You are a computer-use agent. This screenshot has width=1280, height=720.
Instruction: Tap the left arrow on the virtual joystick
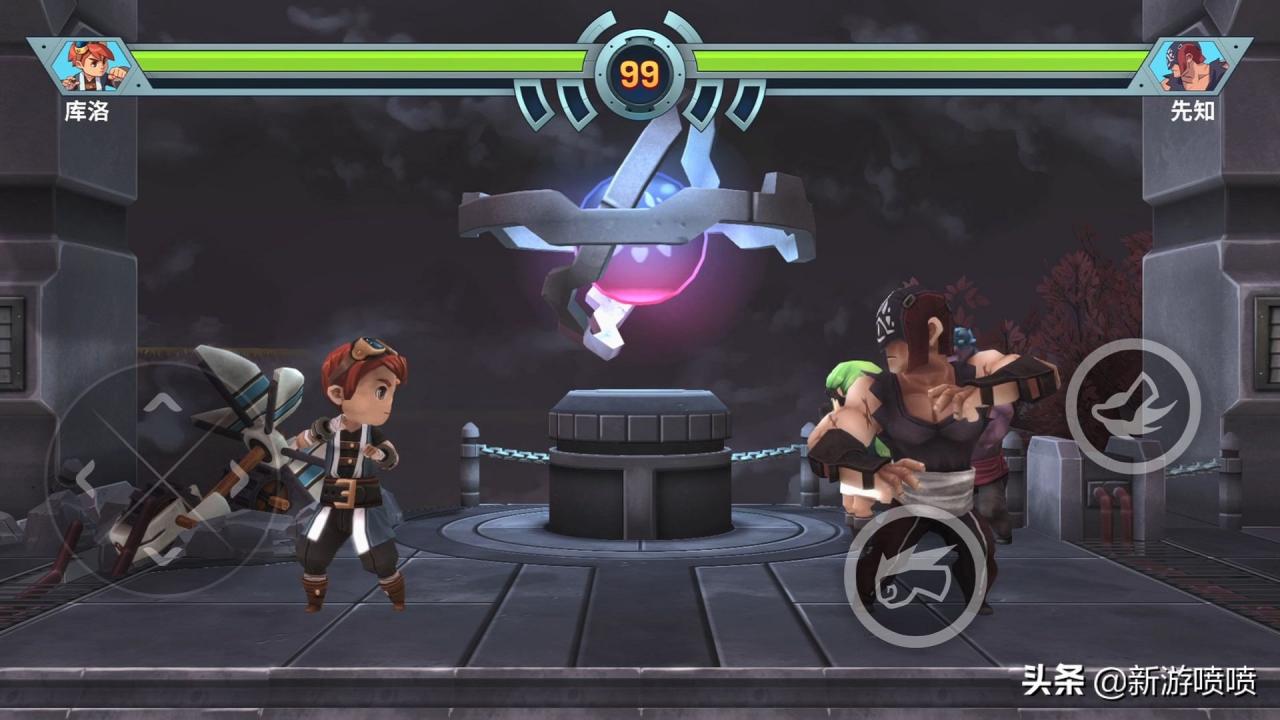85,478
